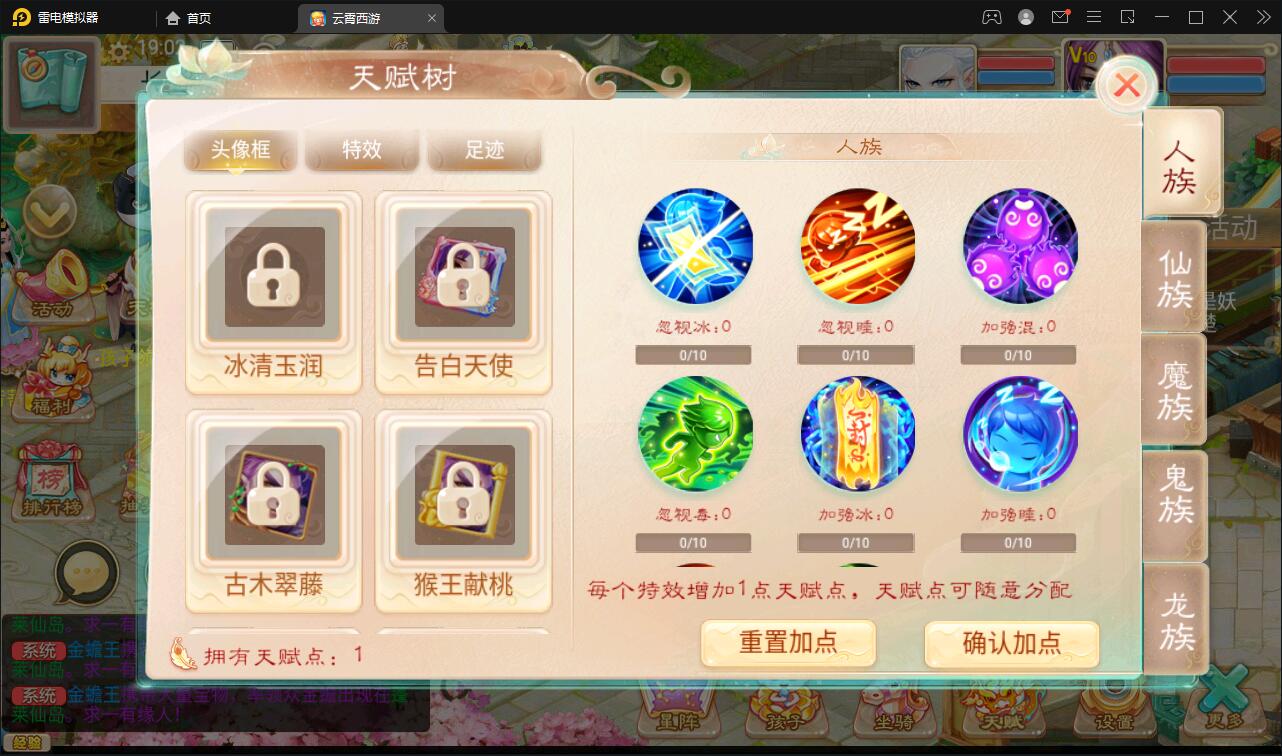
Task: Open the locked 冰清玉润 avatar frame
Action: pos(273,280)
